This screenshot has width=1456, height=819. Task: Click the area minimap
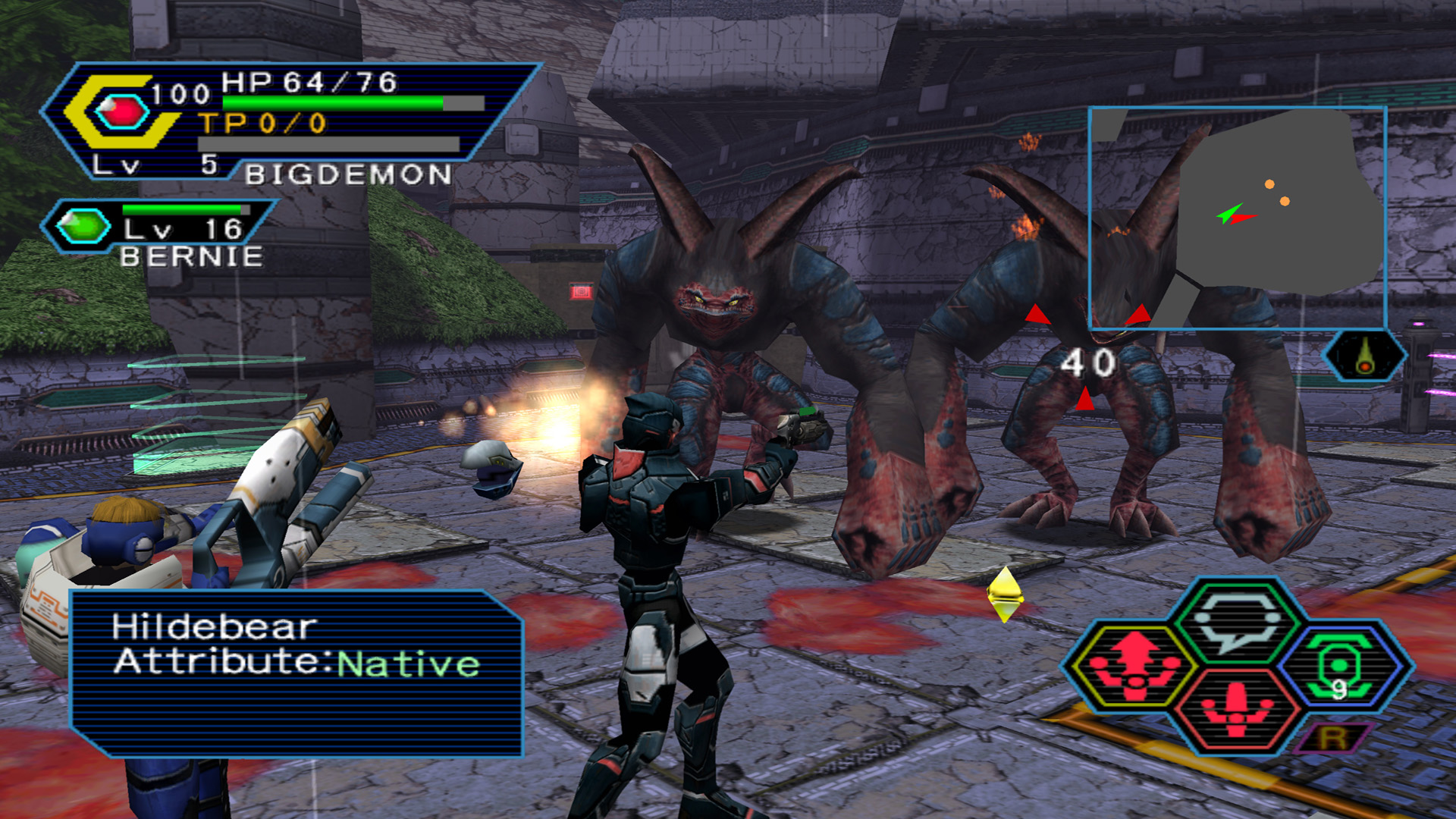point(1237,218)
